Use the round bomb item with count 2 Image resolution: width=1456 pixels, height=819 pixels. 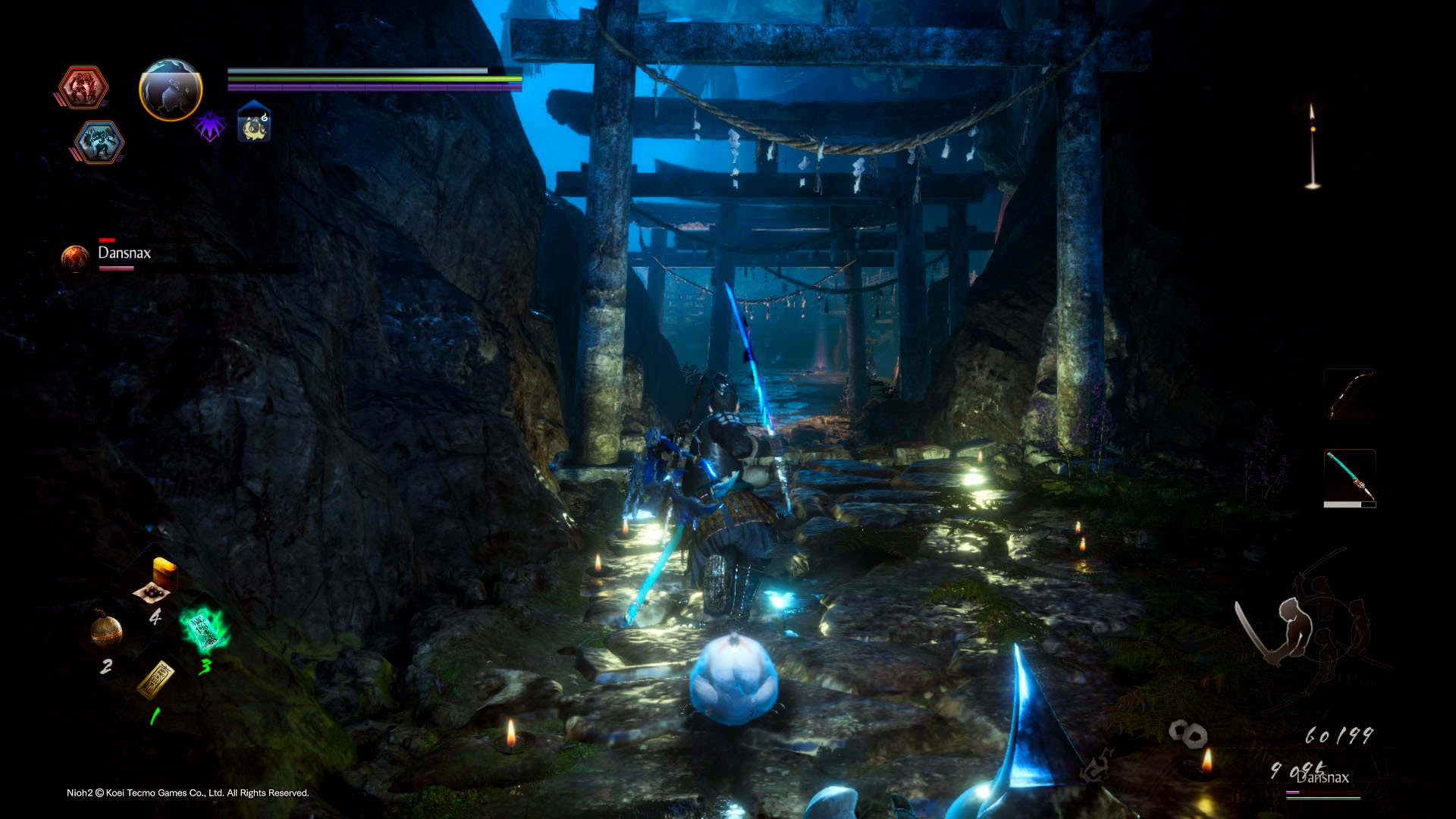[106, 629]
